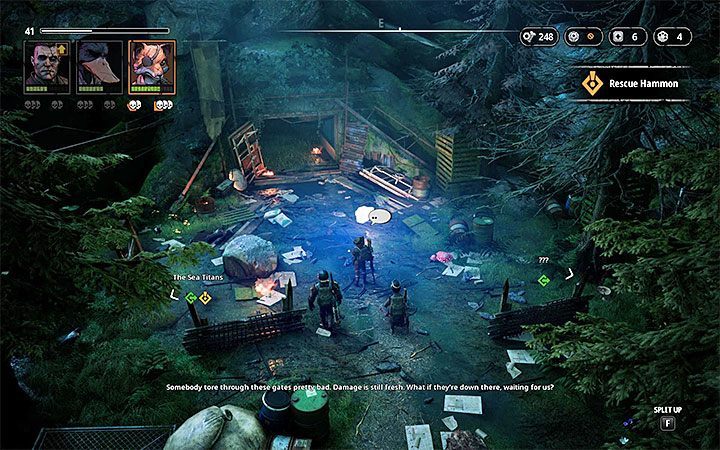Click the green marker under The Sea Titans
This screenshot has width=720, height=450.
pyautogui.click(x=190, y=297)
